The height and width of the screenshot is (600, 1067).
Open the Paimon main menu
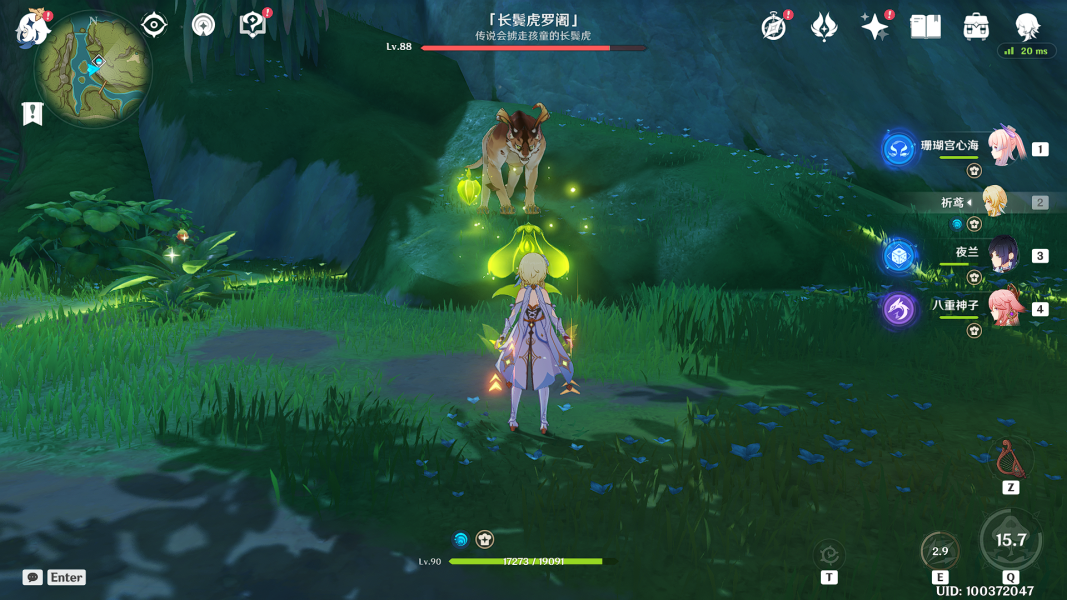point(33,27)
